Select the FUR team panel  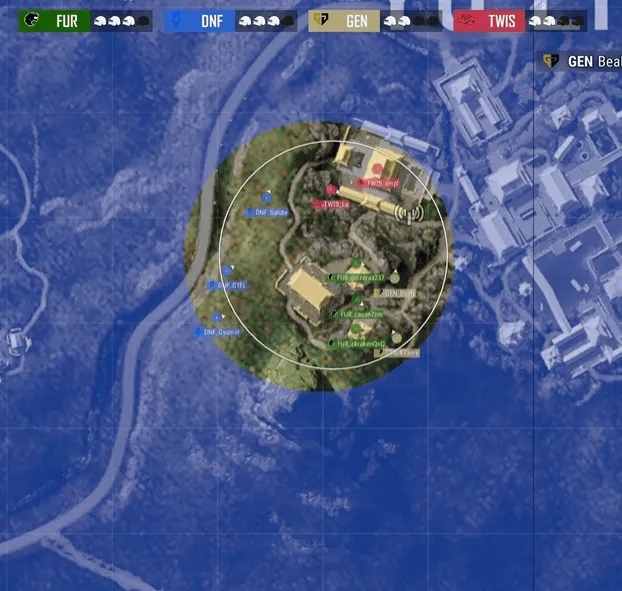point(86,21)
